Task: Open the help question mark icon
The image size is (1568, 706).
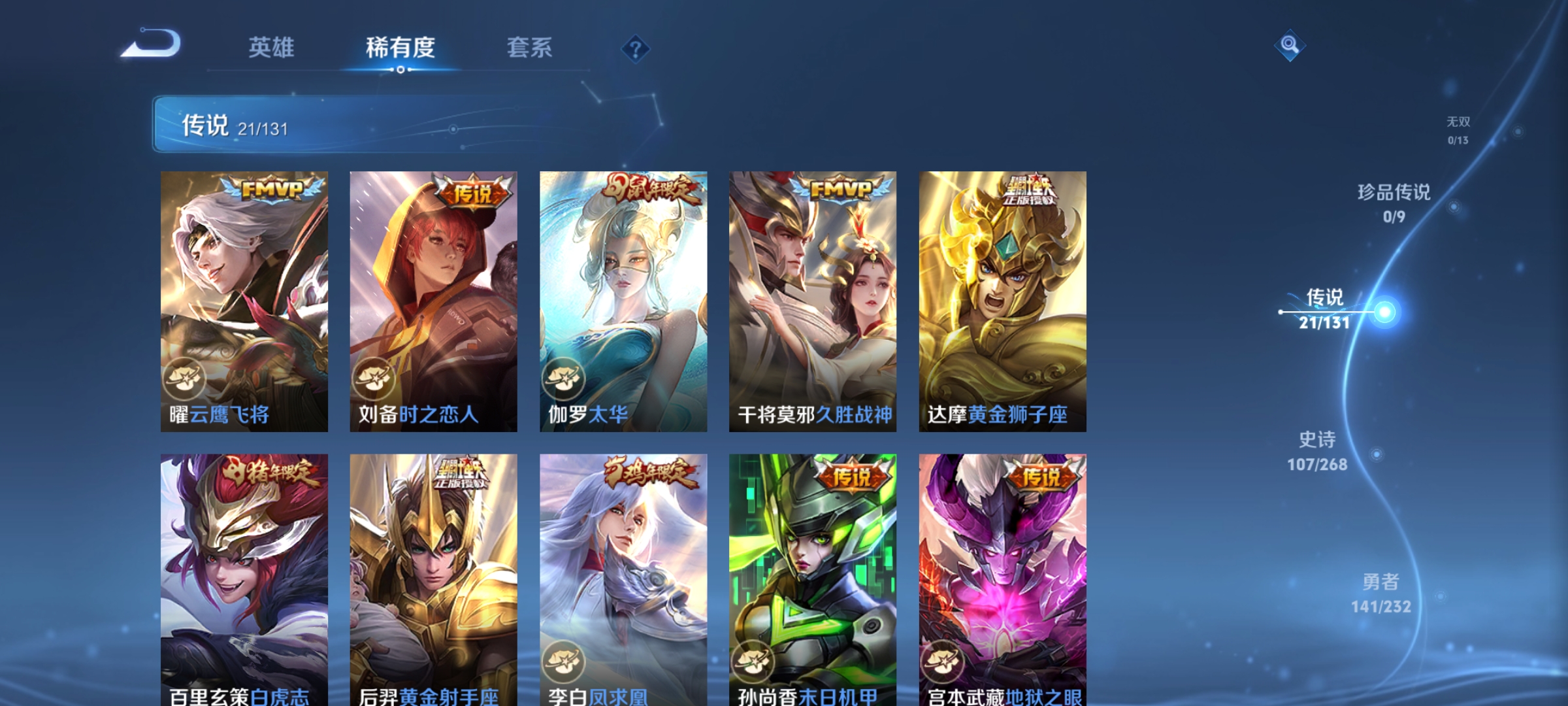Action: coord(637,49)
